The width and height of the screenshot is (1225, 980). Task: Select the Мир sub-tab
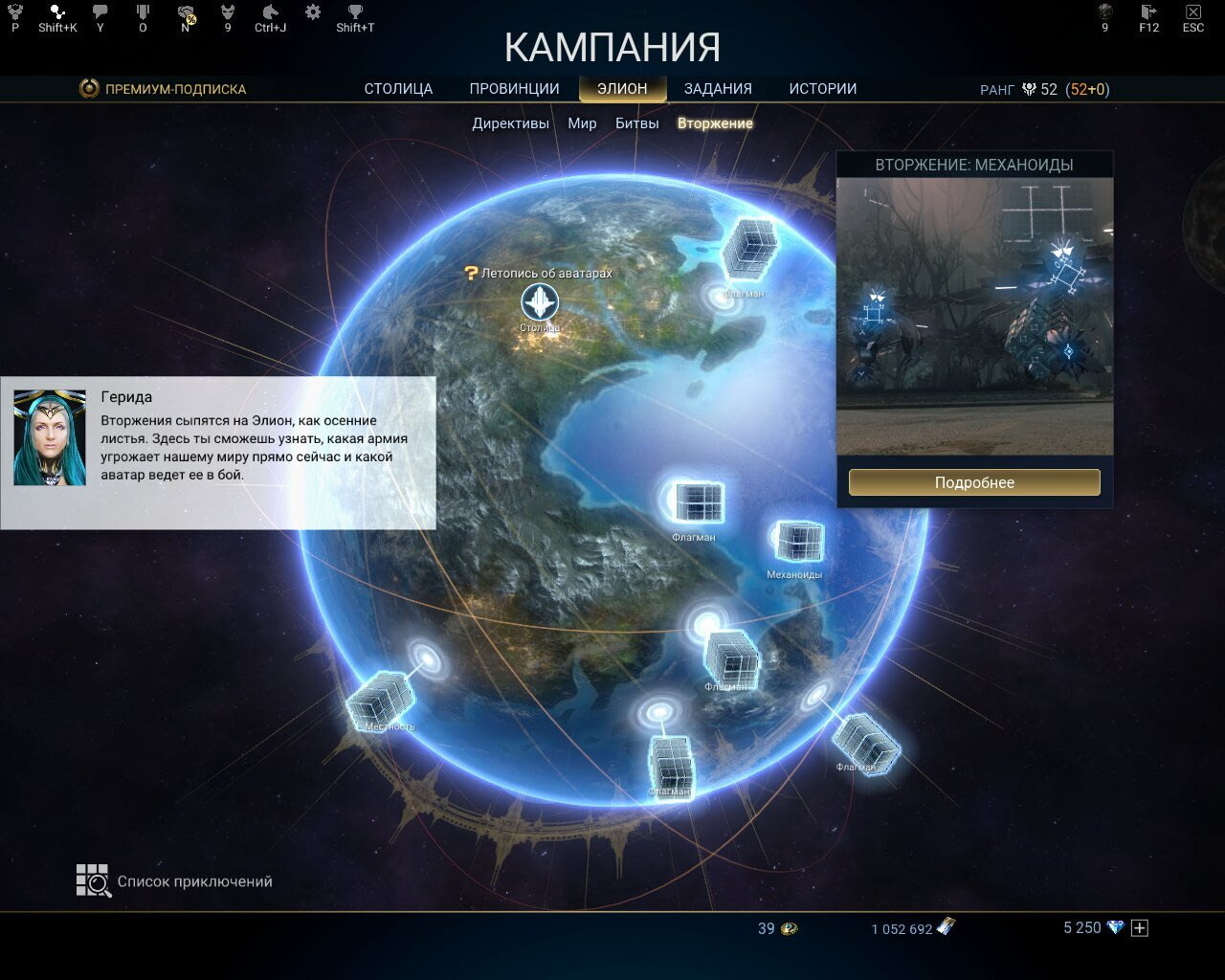coord(582,122)
